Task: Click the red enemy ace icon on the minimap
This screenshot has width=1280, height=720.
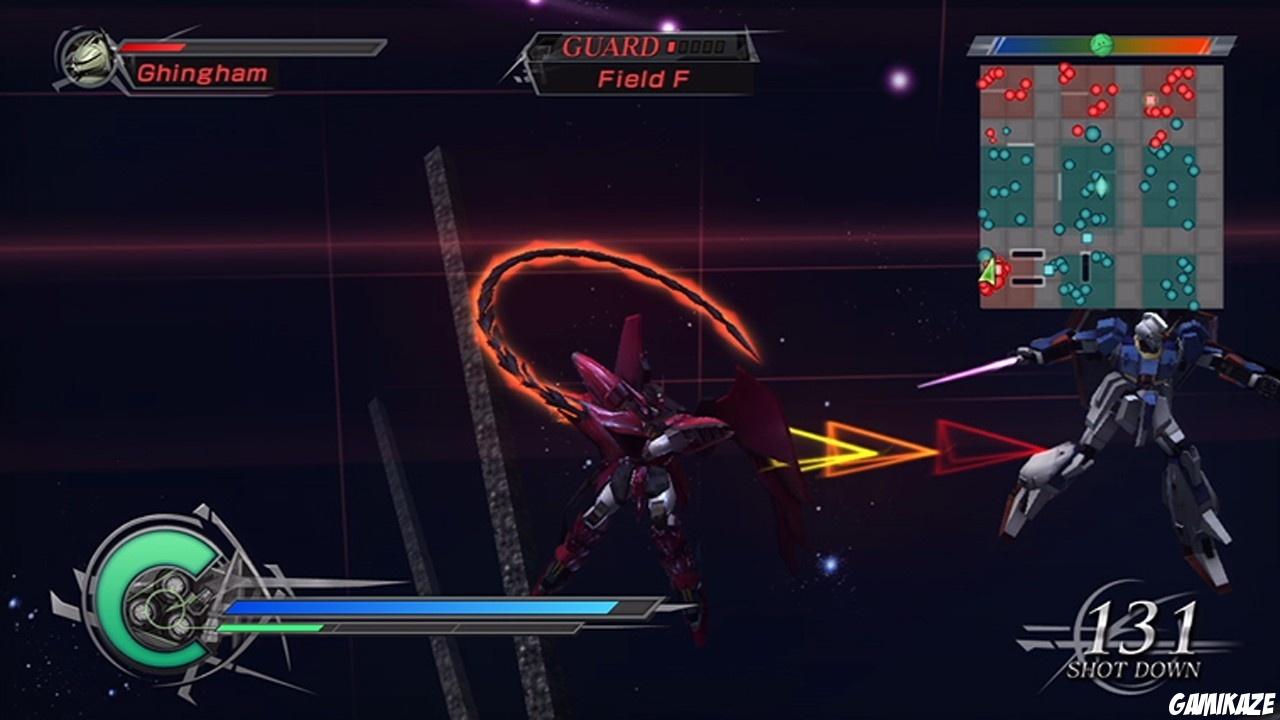Action: 1150,98
